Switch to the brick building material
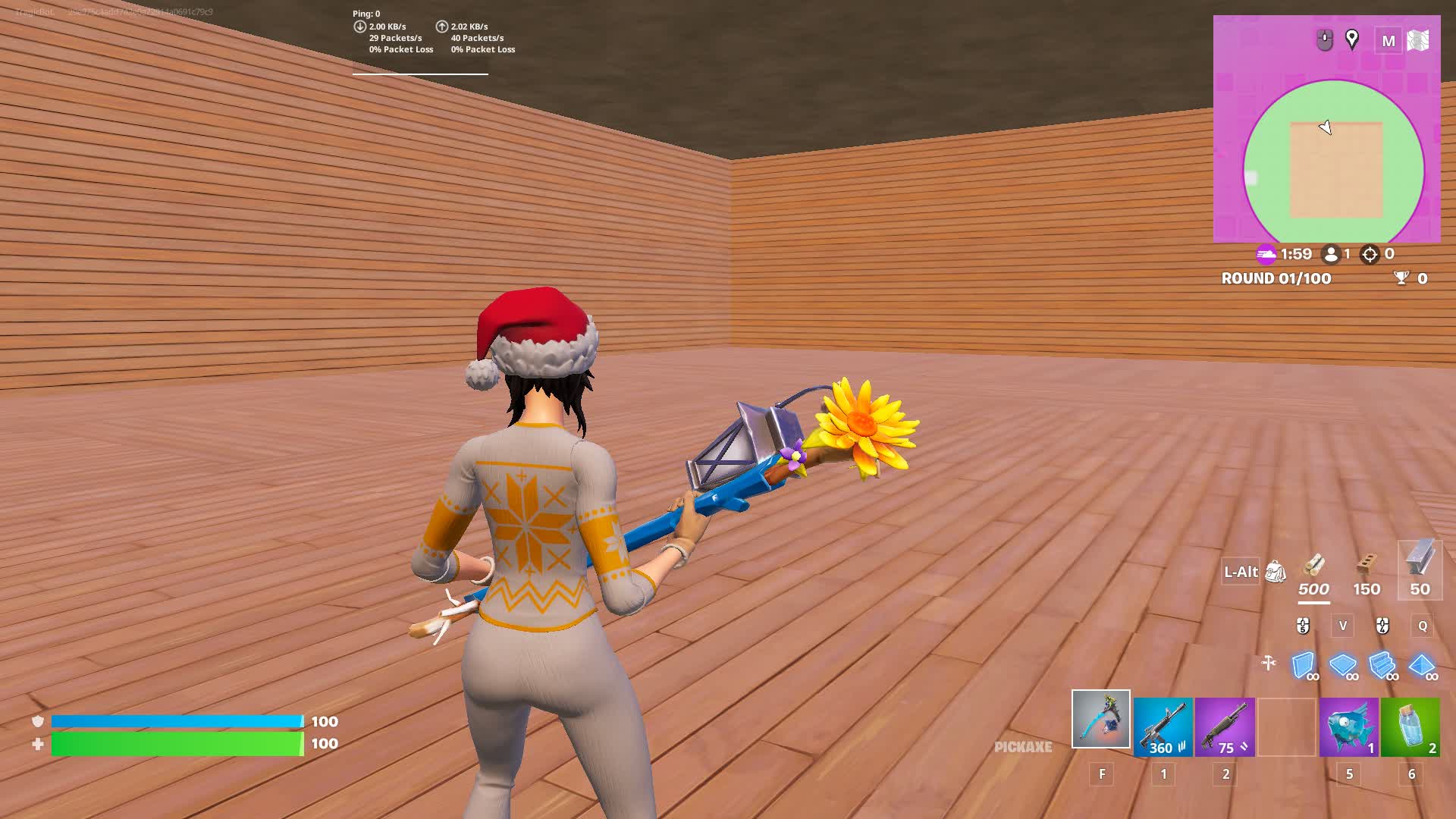This screenshot has height=819, width=1456. (x=1366, y=565)
